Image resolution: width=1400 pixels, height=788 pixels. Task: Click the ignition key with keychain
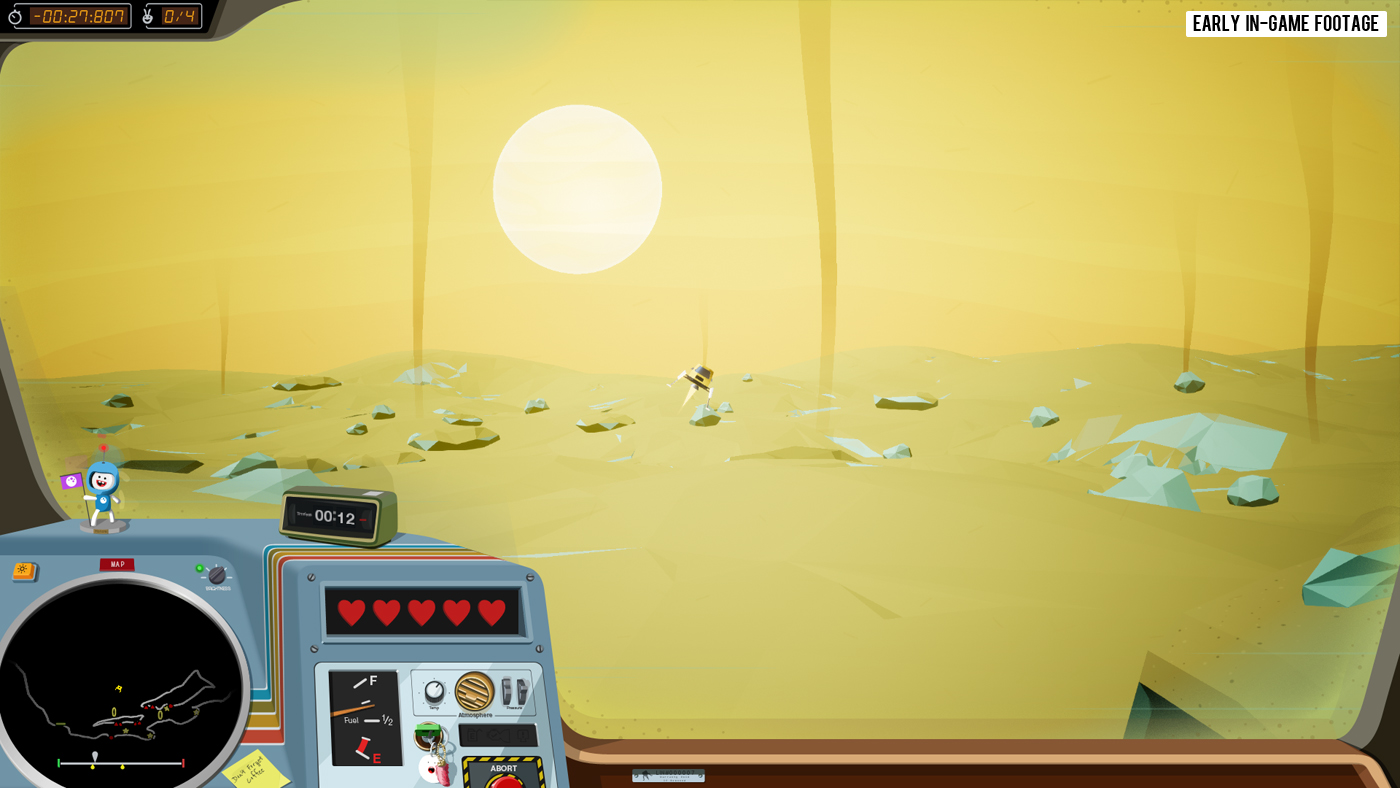point(429,737)
